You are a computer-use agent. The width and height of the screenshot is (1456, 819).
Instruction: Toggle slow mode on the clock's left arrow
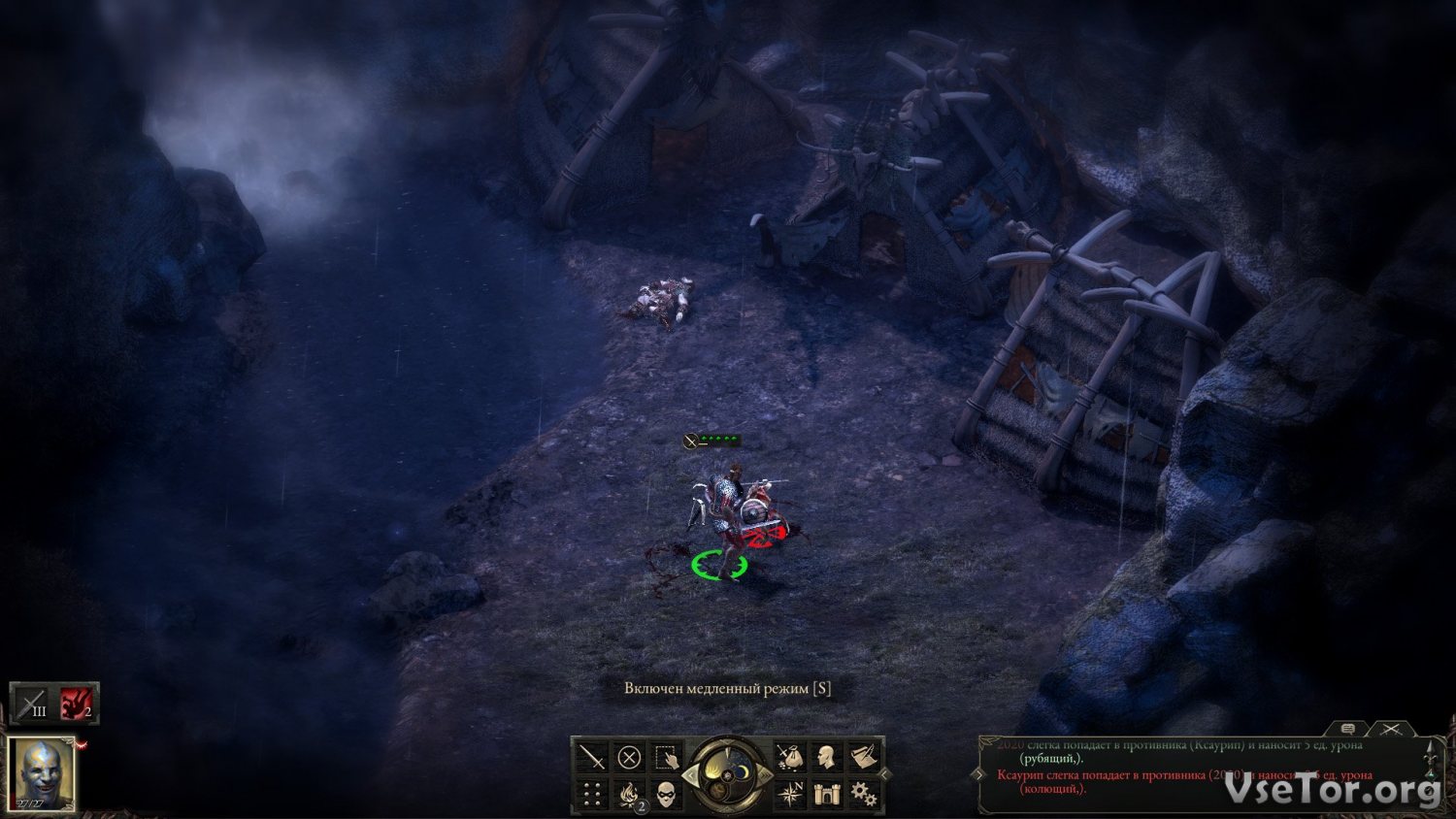pyautogui.click(x=690, y=775)
